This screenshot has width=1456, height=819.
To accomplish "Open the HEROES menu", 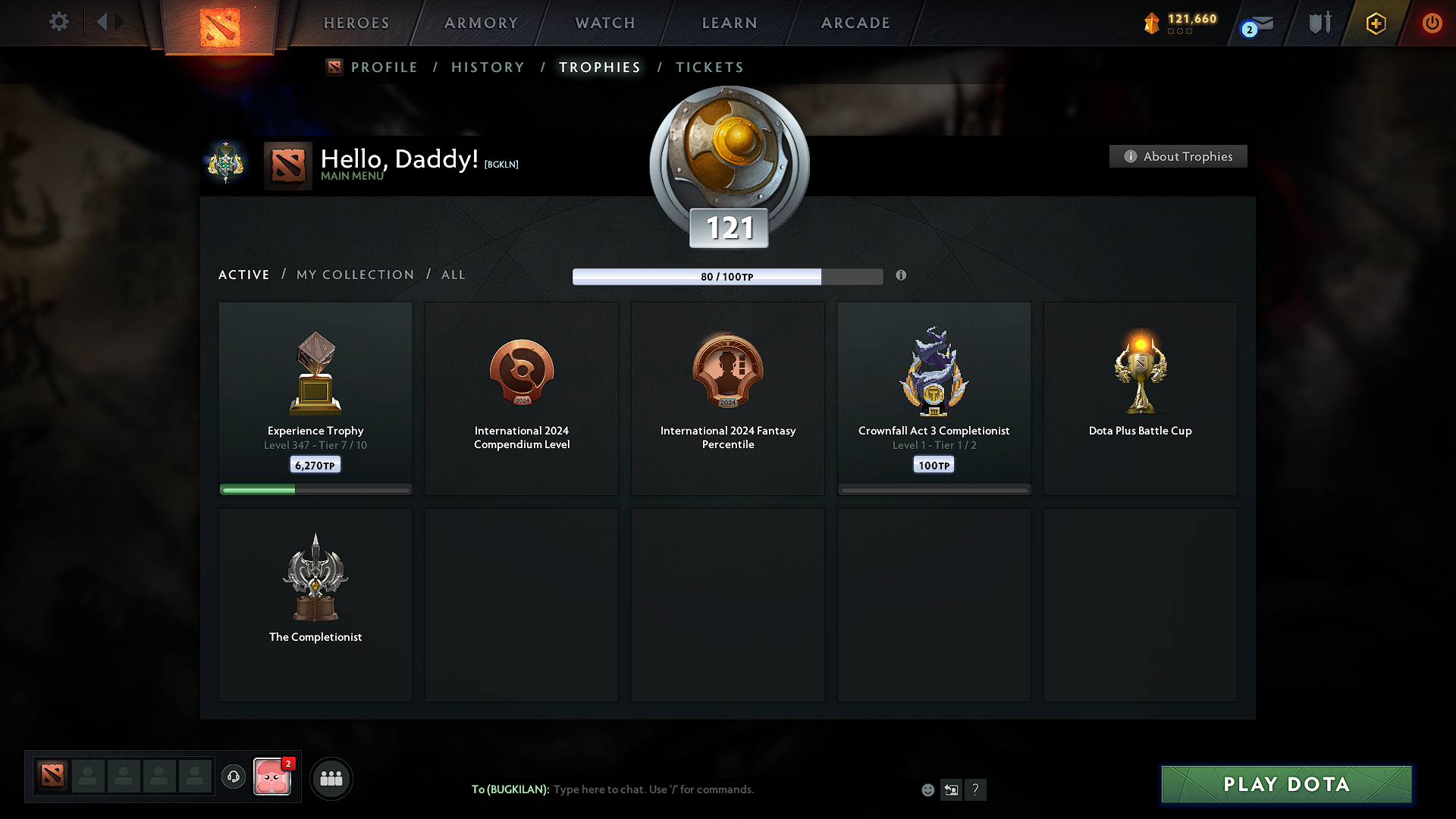I will (356, 23).
